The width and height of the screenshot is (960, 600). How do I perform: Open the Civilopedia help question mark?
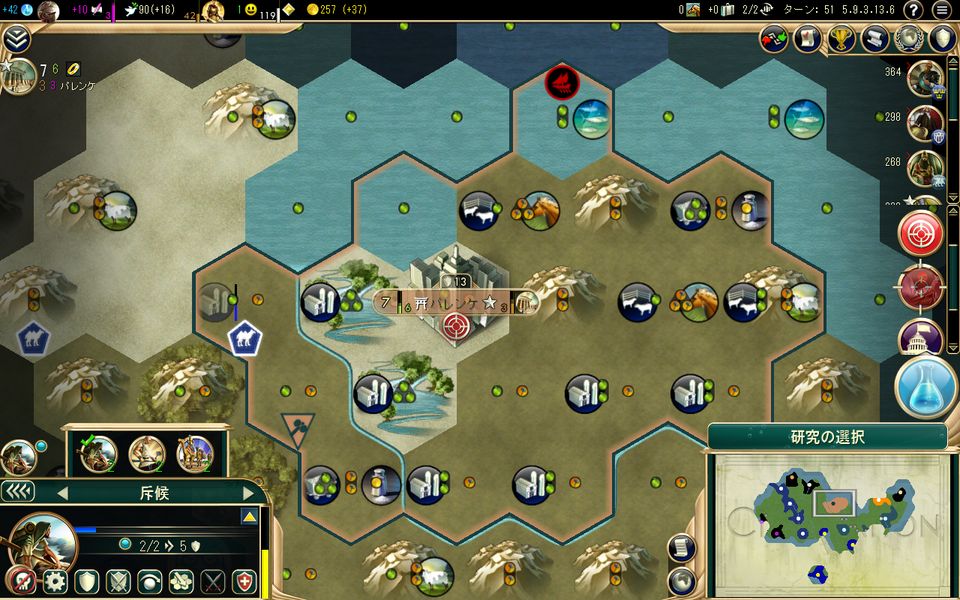click(912, 10)
